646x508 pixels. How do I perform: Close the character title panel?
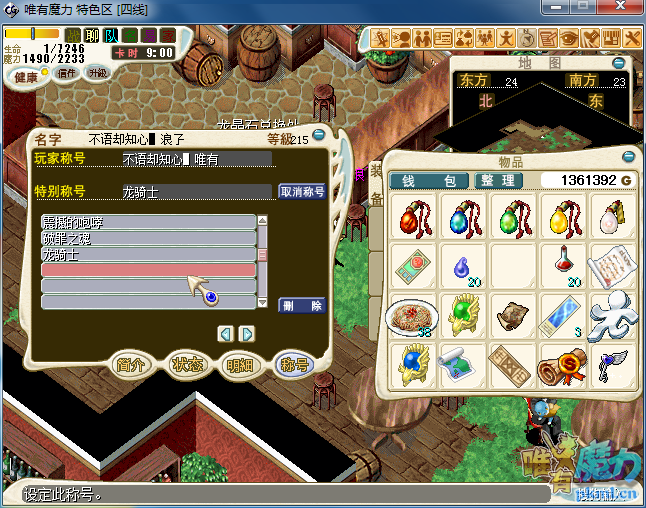pyautogui.click(x=319, y=134)
